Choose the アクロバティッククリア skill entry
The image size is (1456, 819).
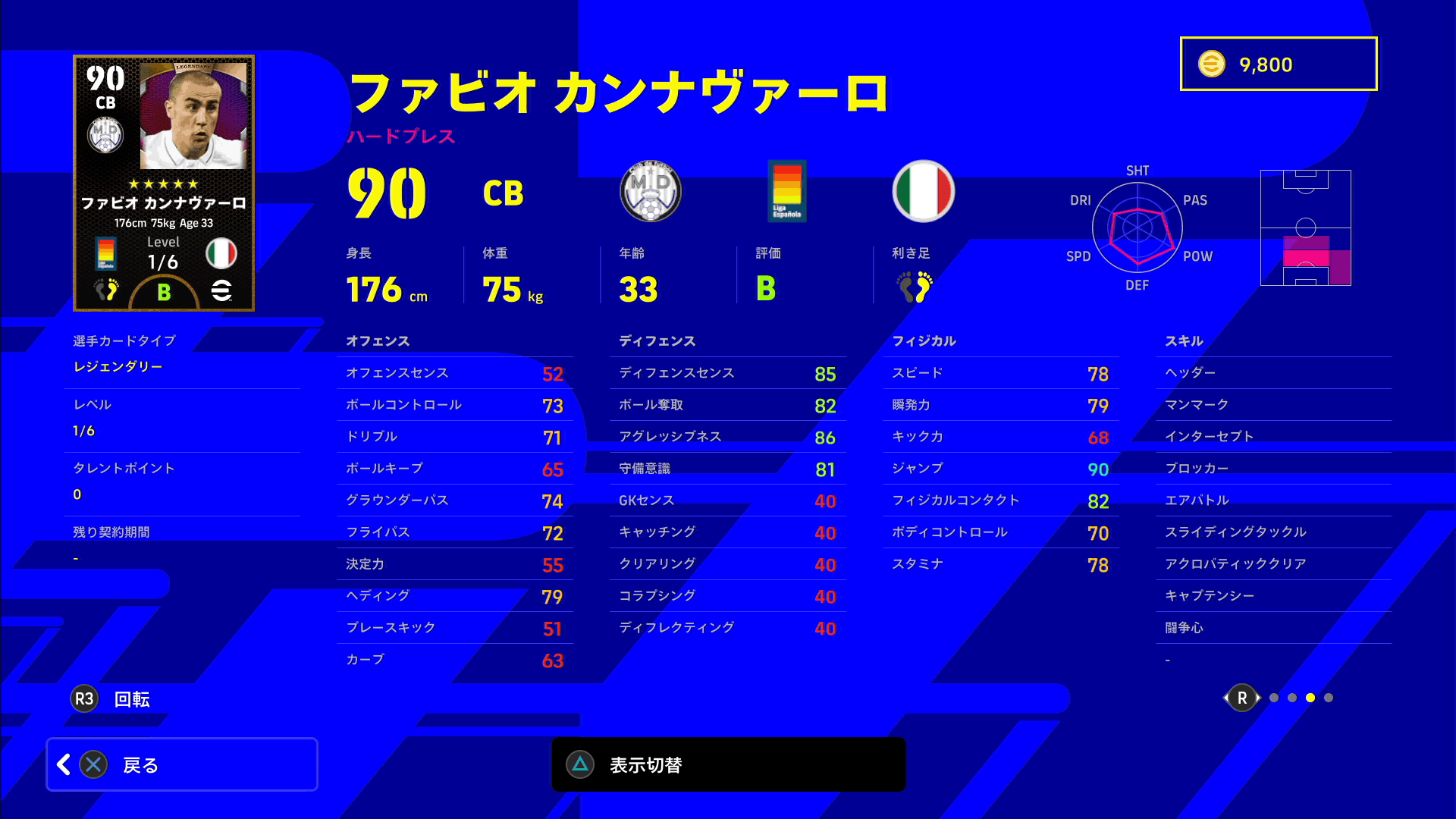point(1272,564)
